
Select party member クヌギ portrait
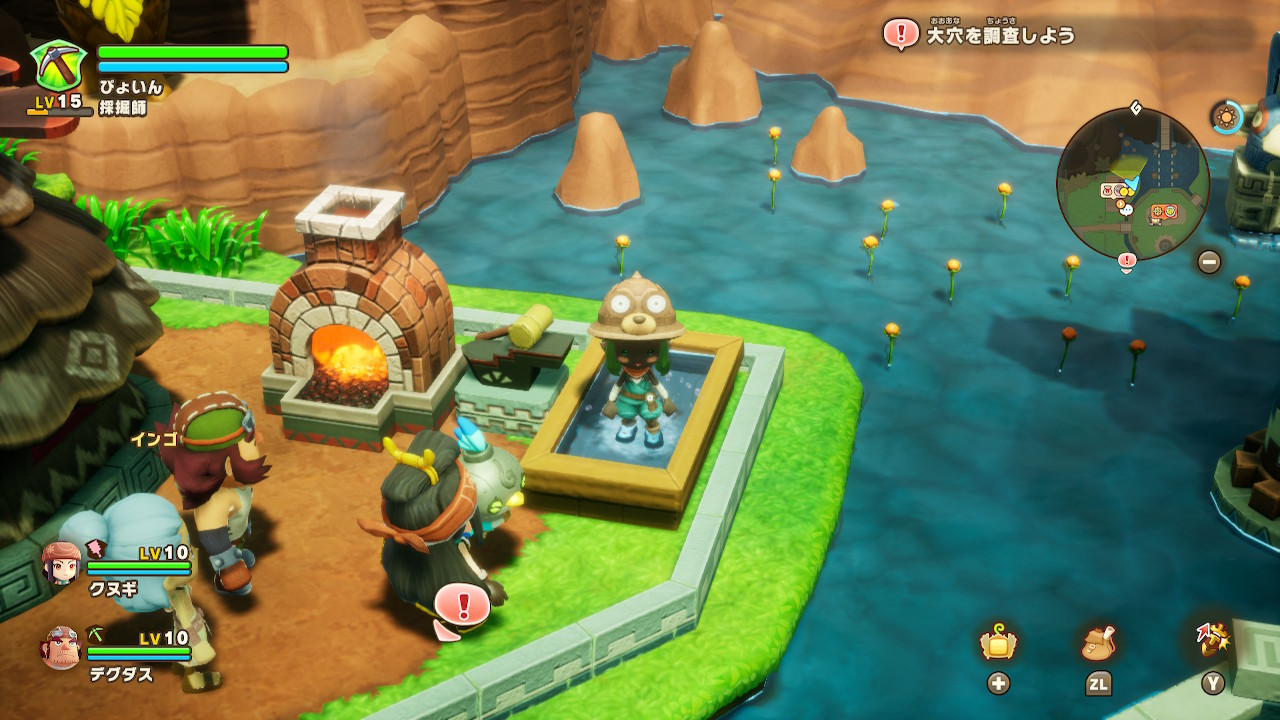coord(61,563)
